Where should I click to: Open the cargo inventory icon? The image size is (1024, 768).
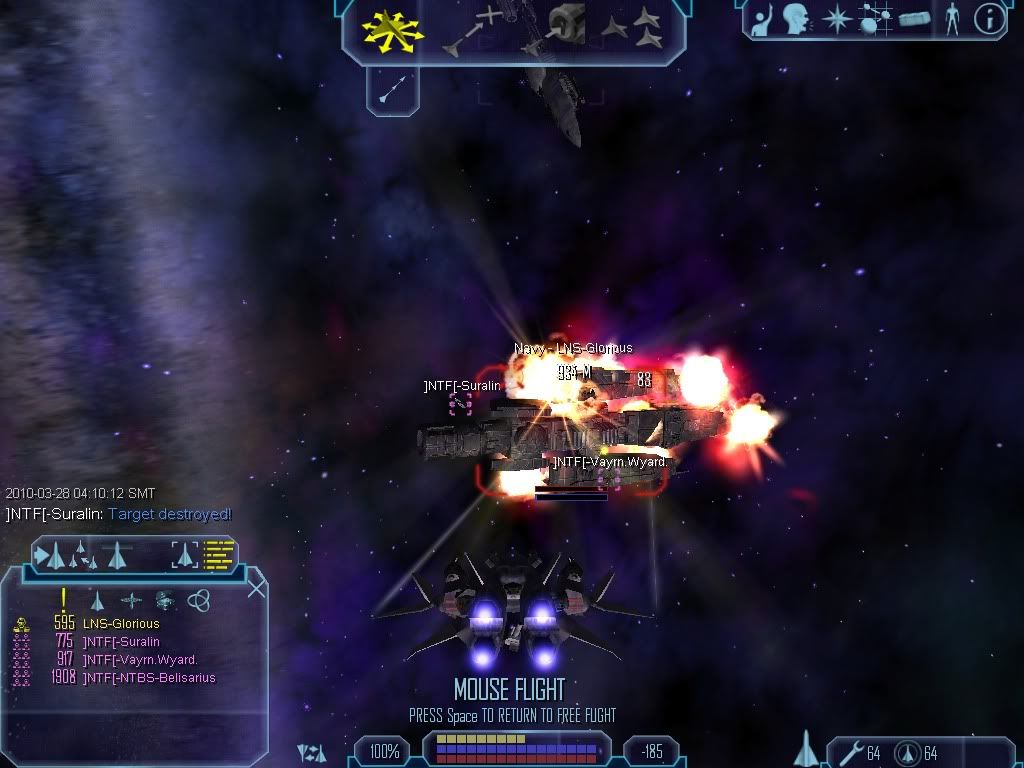(x=915, y=18)
